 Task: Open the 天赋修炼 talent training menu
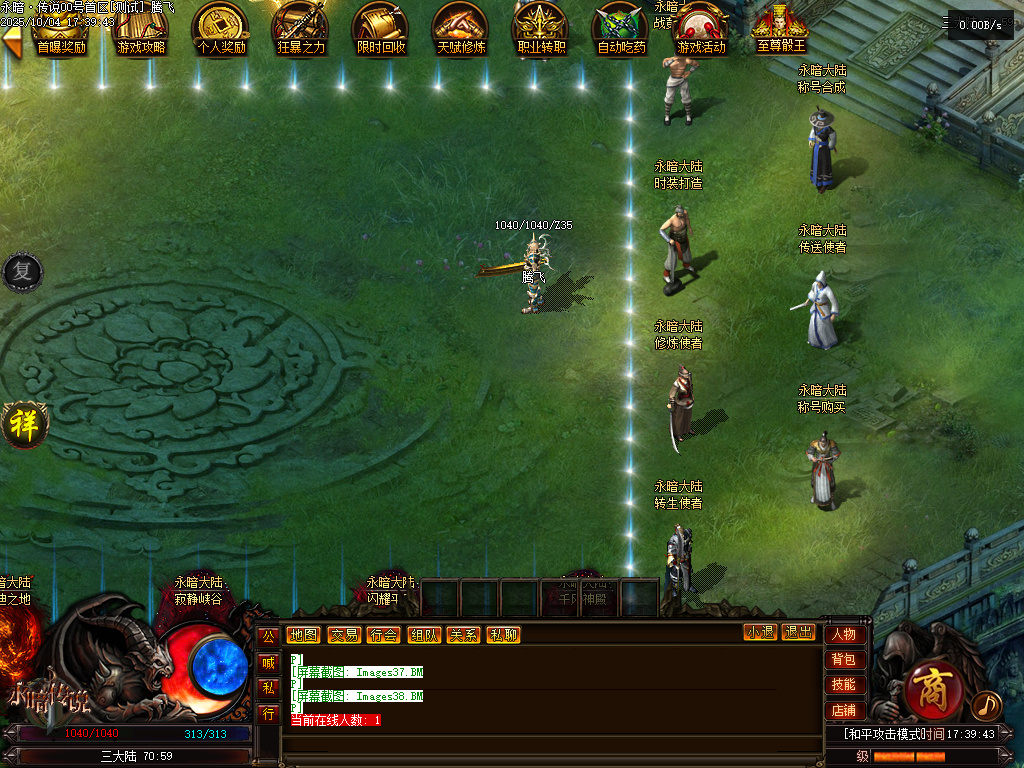click(x=461, y=30)
